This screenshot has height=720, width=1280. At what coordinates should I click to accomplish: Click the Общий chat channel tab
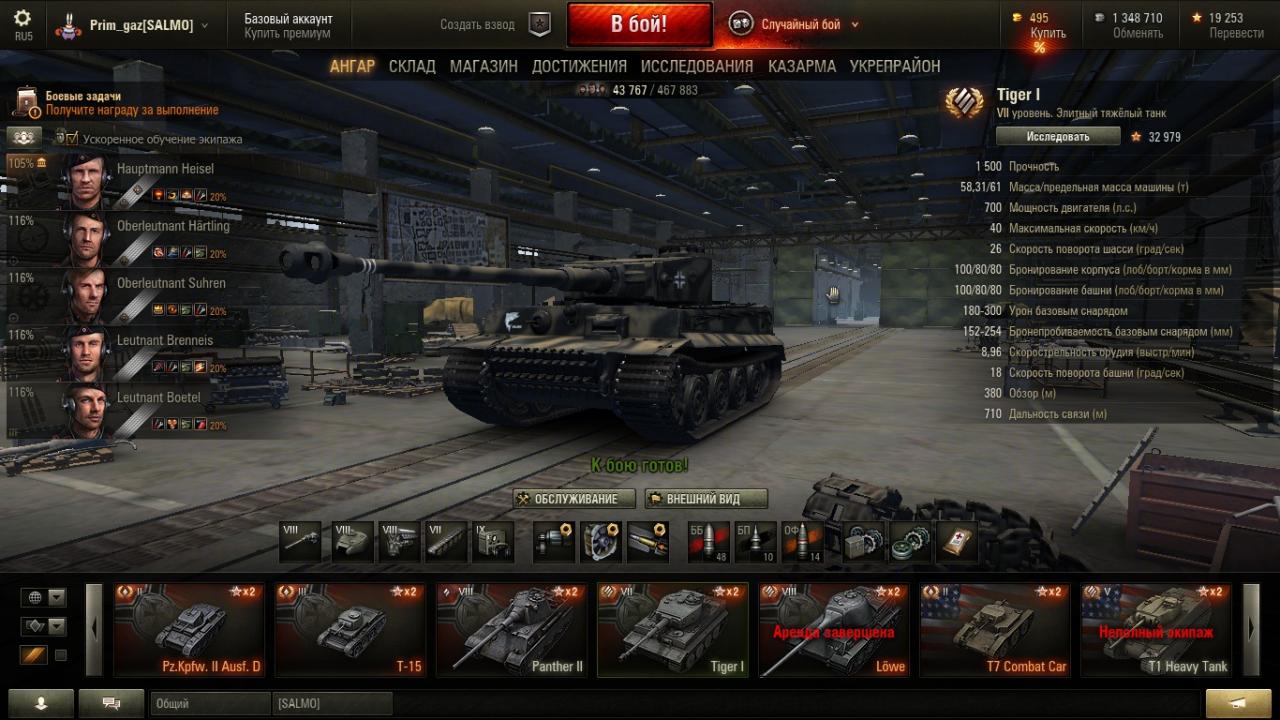coord(210,704)
